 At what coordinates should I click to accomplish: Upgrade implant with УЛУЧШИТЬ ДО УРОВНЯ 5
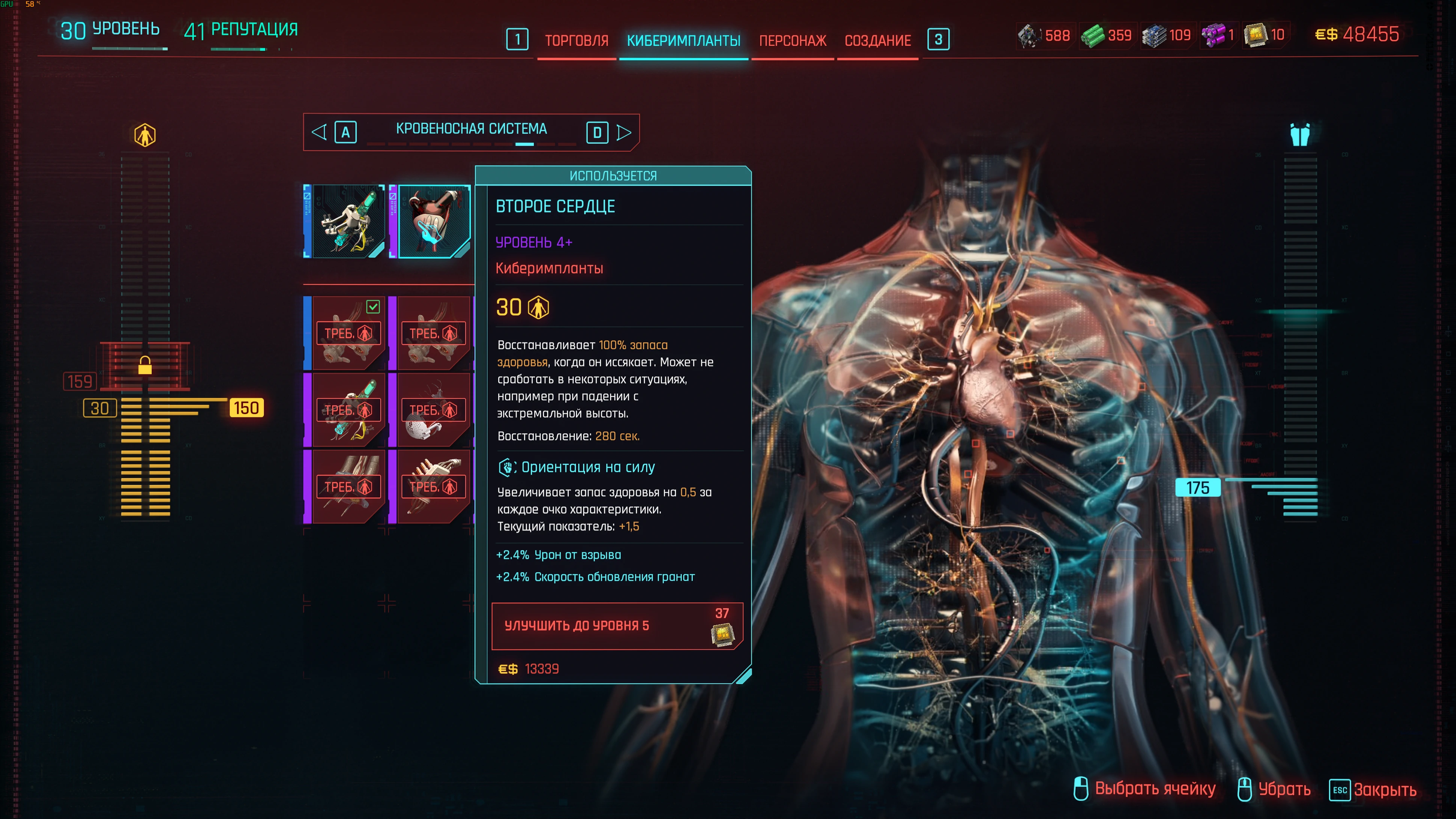(616, 626)
